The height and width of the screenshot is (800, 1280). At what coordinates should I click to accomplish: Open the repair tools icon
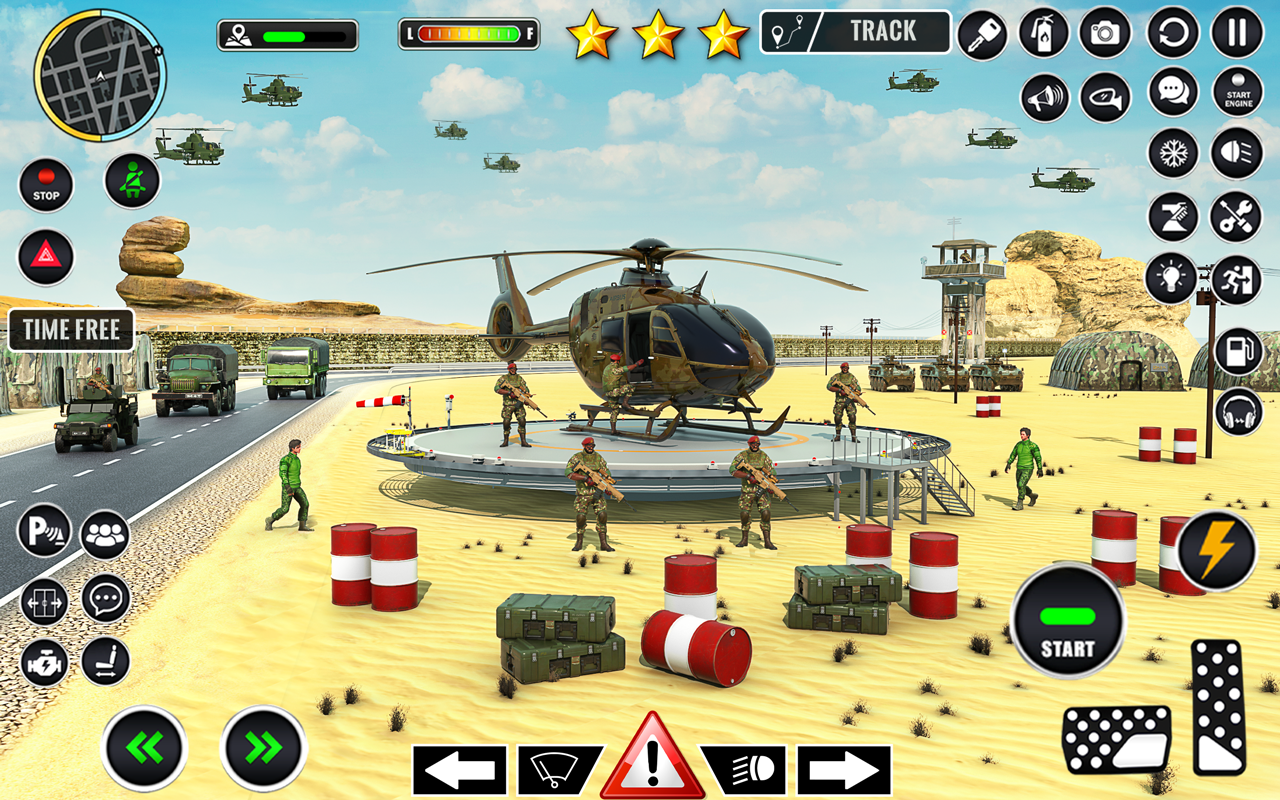[1234, 215]
